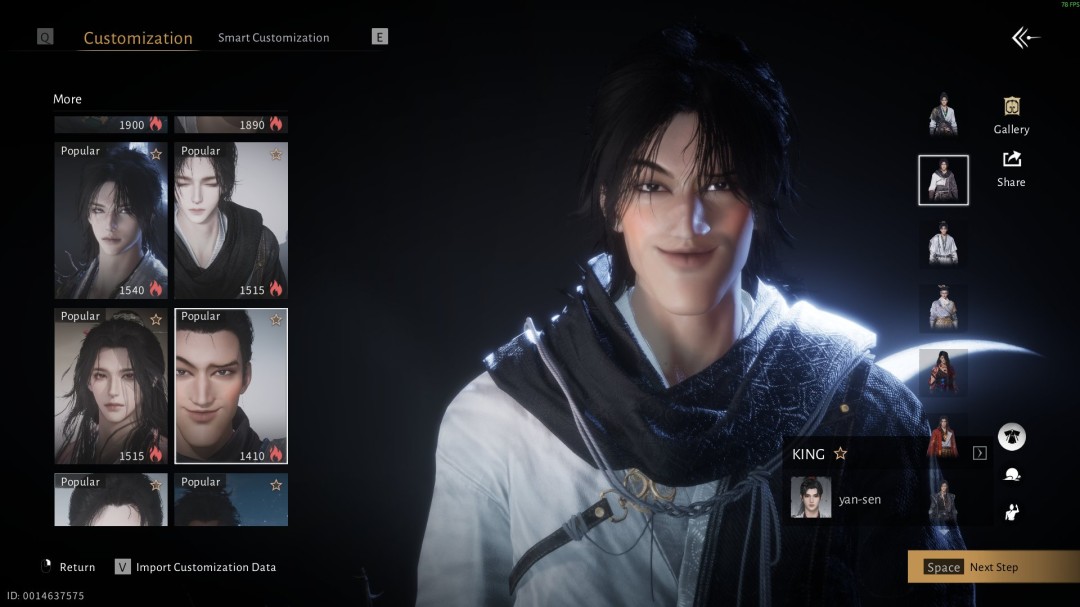This screenshot has width=1080, height=607.
Task: Click Import Customization Data
Action: (205, 567)
